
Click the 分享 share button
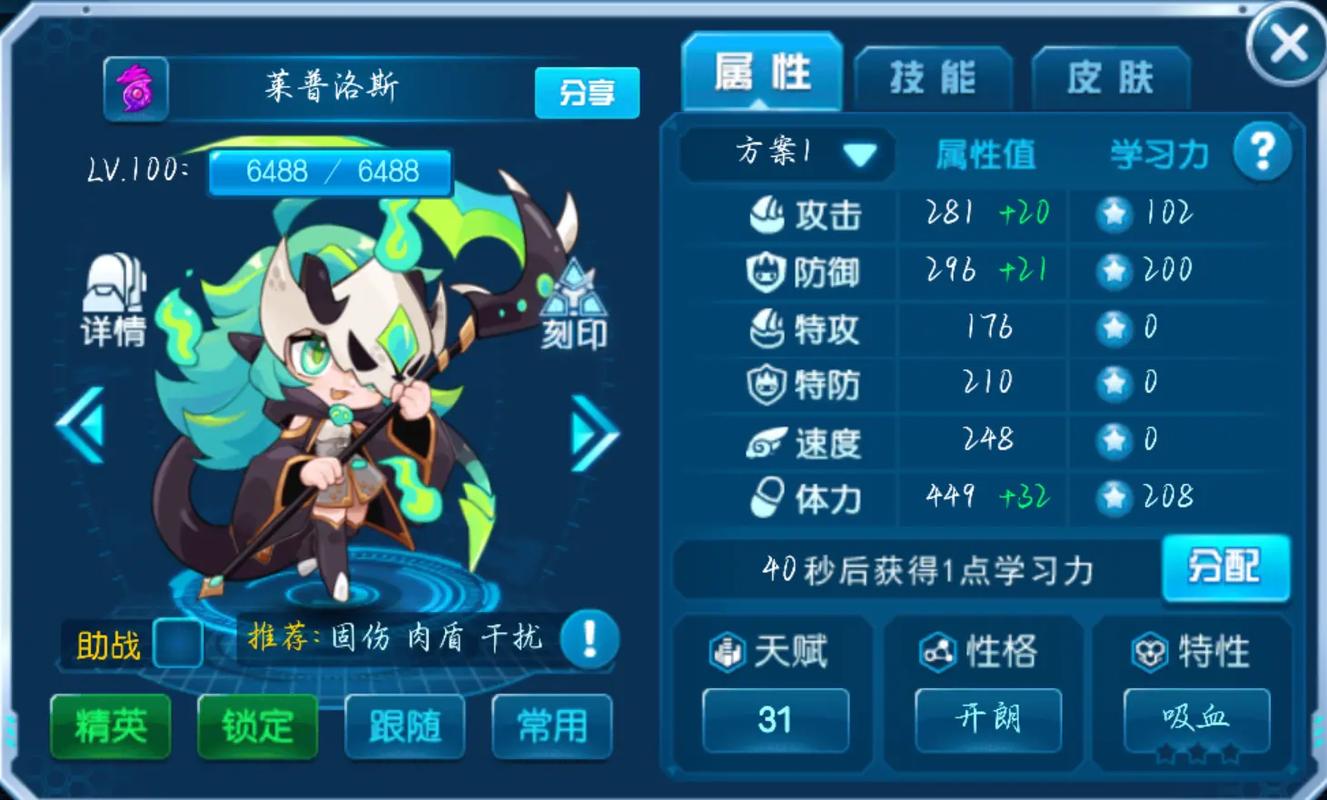coord(587,90)
